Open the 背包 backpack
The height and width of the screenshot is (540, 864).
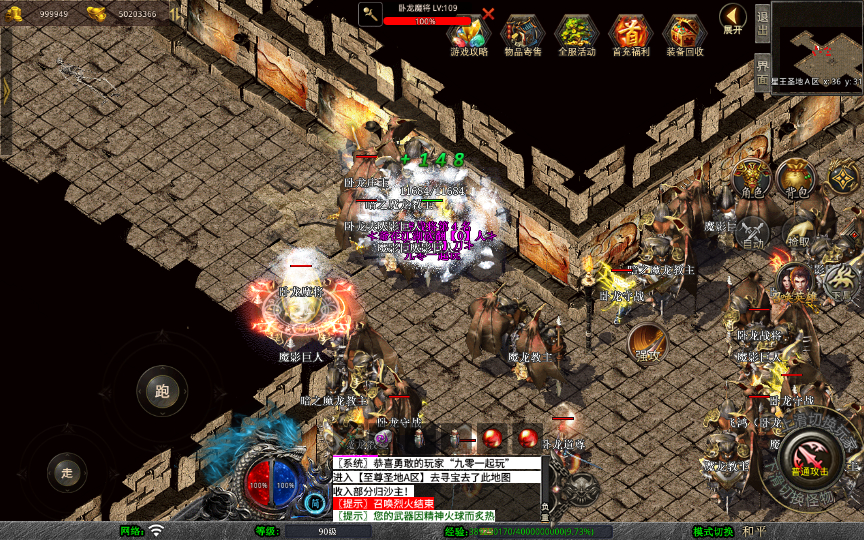[796, 177]
